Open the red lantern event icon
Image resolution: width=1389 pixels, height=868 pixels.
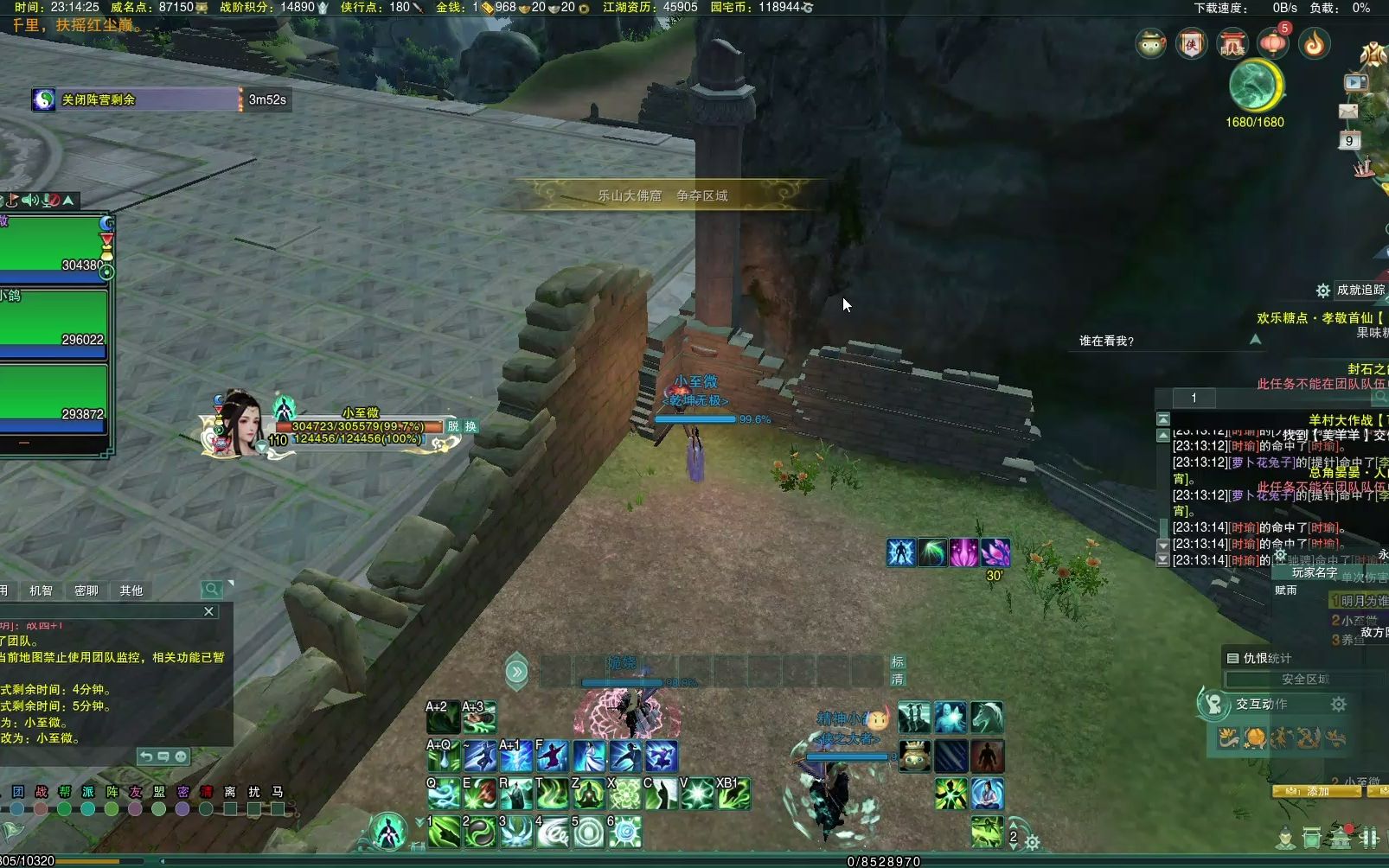pos(1273,43)
